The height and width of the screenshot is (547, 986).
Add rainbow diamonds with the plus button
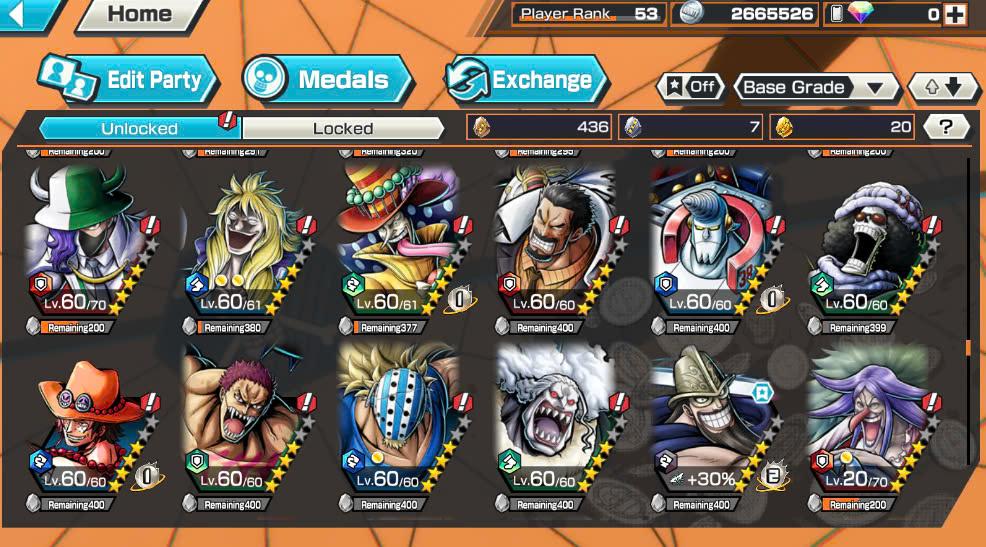pyautogui.click(x=955, y=14)
